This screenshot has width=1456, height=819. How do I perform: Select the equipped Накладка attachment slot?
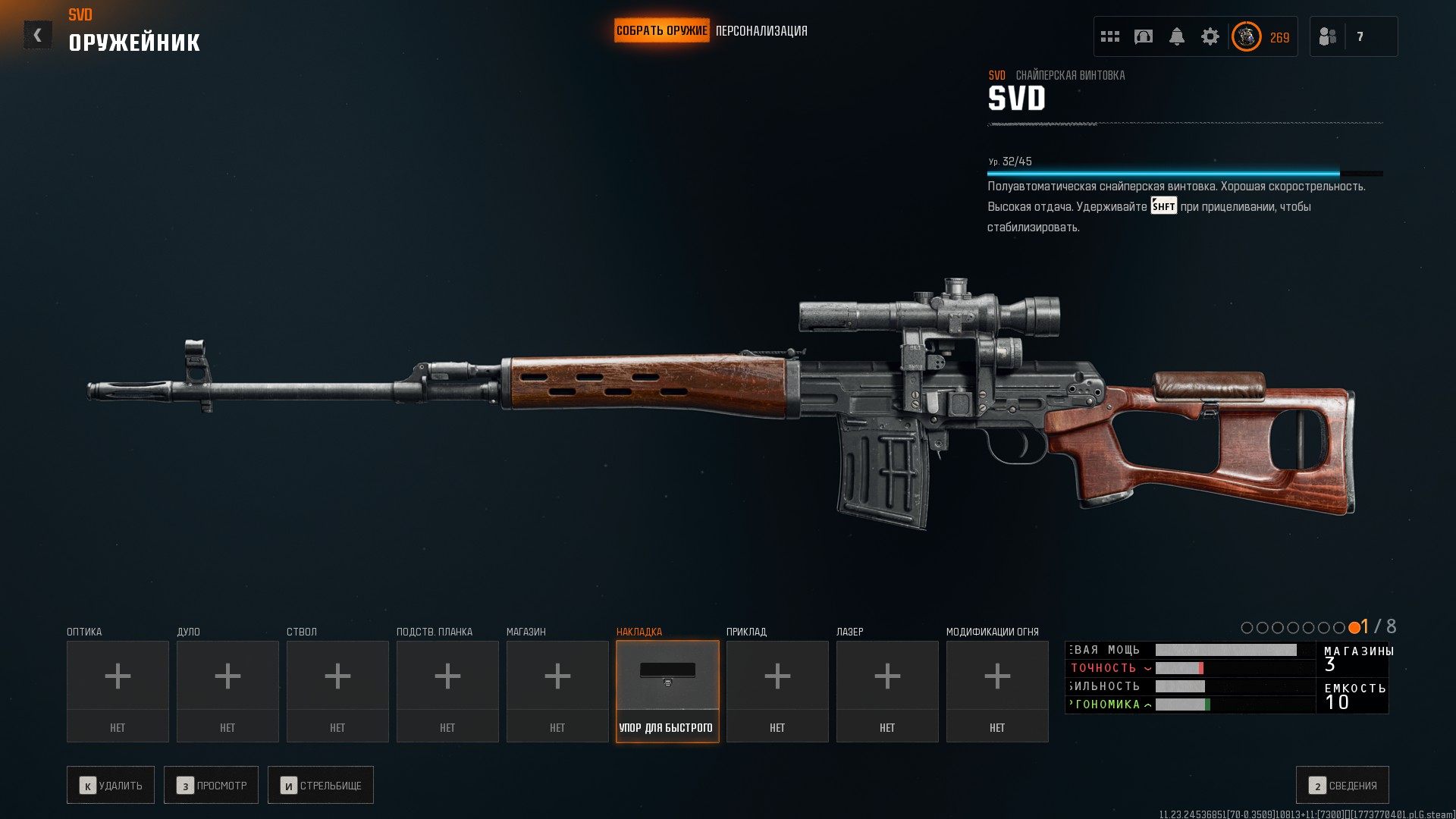[667, 690]
